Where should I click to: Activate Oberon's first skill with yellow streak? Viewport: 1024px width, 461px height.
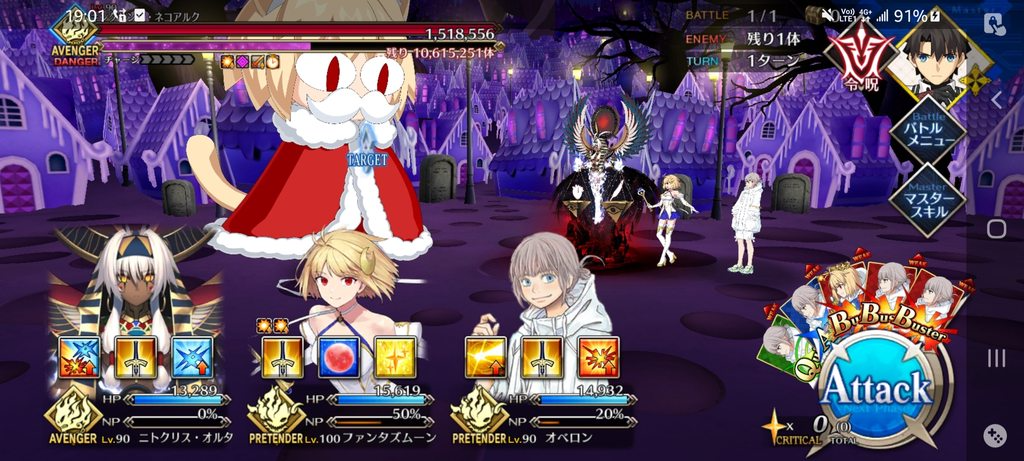(486, 357)
